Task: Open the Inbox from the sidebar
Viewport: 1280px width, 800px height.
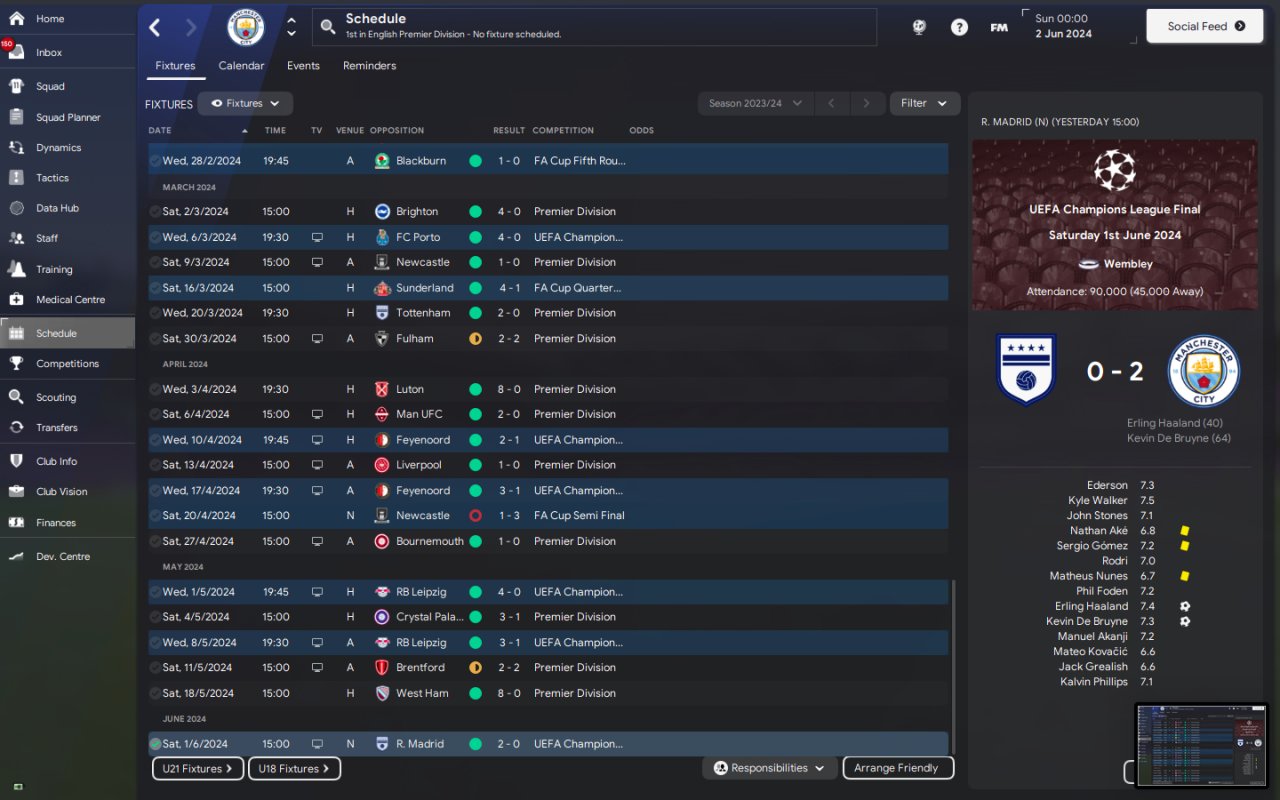Action: tap(49, 53)
